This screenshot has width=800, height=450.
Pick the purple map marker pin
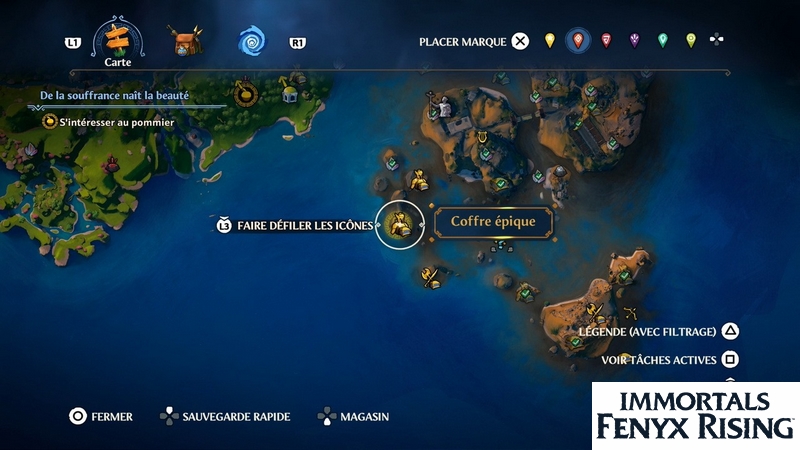coord(634,41)
